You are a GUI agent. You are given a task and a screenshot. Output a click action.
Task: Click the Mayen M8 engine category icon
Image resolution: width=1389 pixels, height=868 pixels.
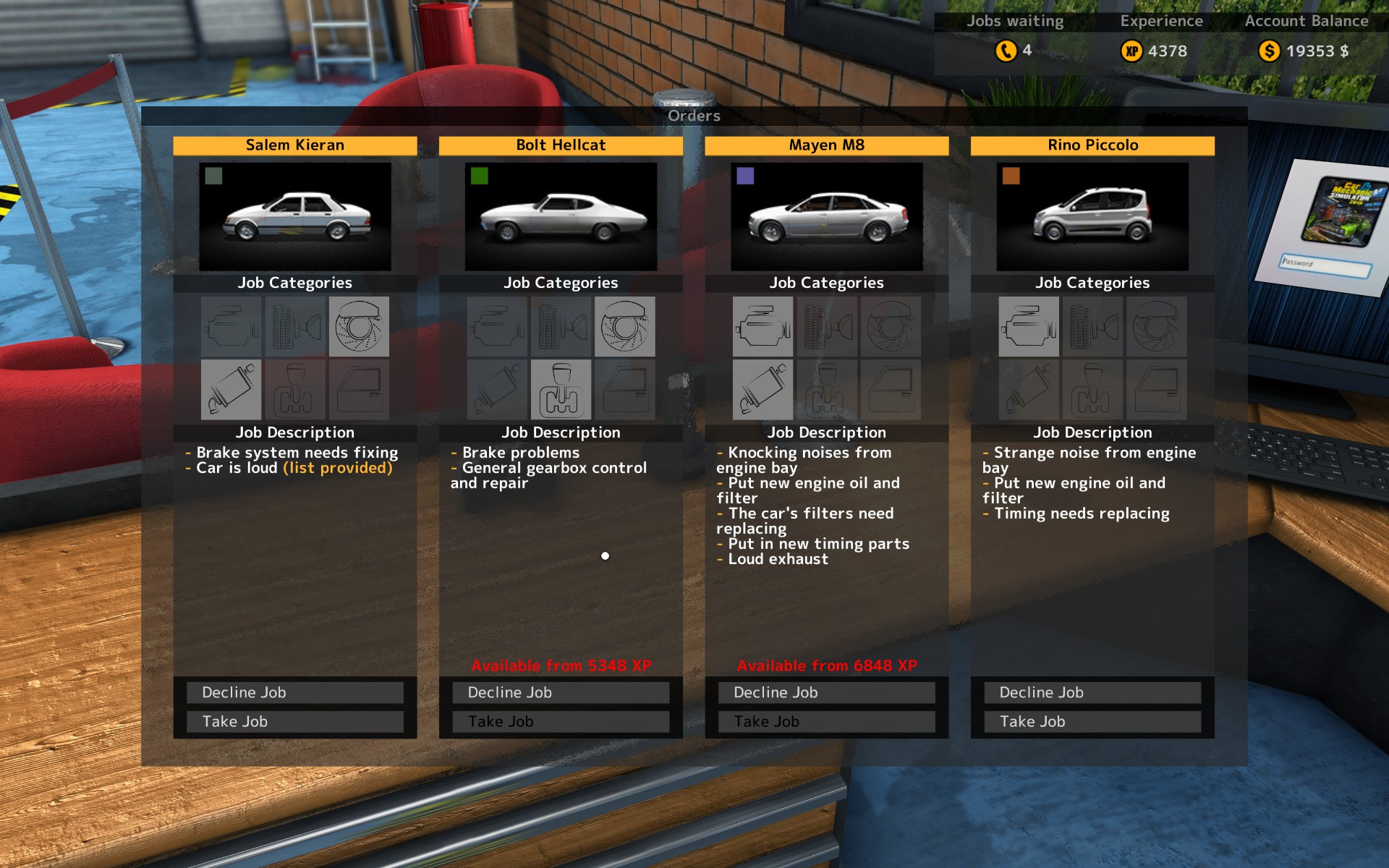point(763,326)
